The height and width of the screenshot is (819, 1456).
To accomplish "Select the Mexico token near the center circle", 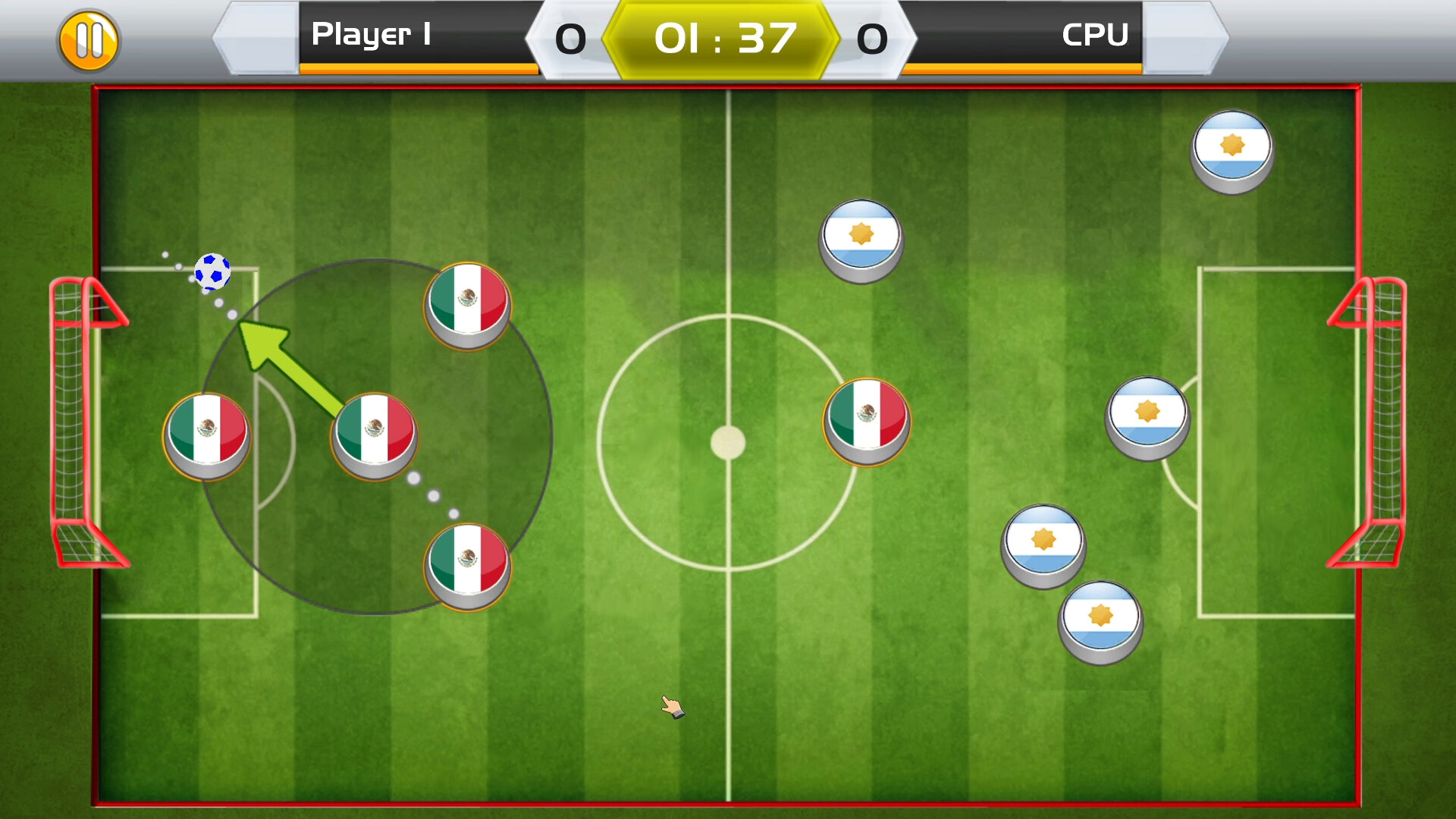I will [x=867, y=422].
